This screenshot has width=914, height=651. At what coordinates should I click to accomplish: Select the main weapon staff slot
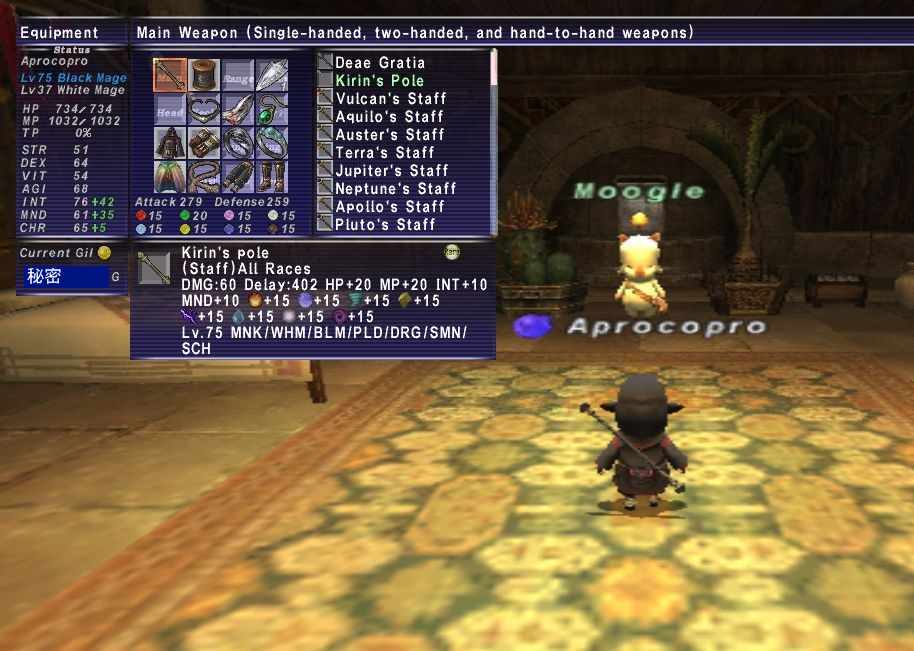coord(170,75)
